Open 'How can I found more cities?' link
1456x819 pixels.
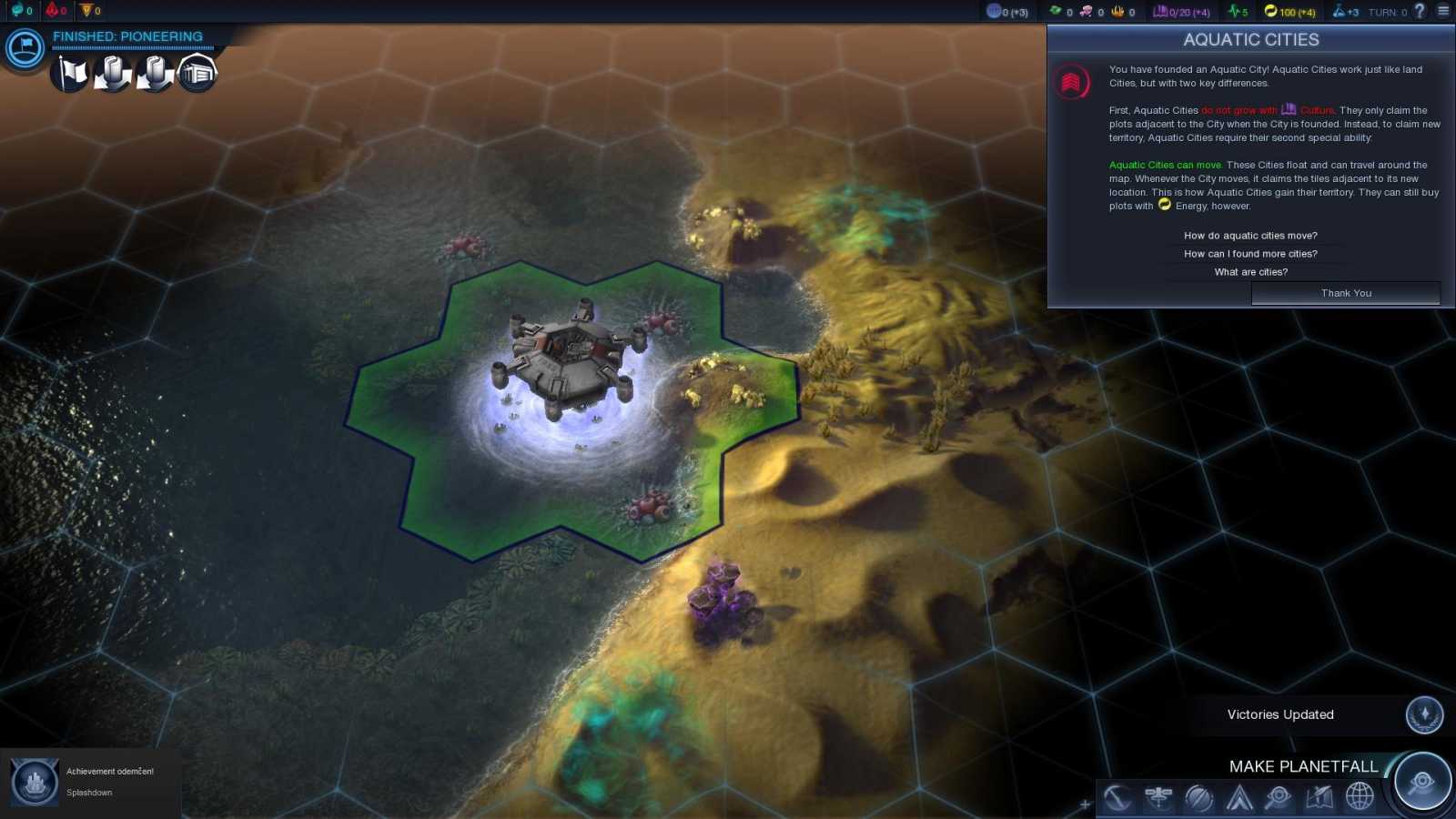[x=1250, y=253]
